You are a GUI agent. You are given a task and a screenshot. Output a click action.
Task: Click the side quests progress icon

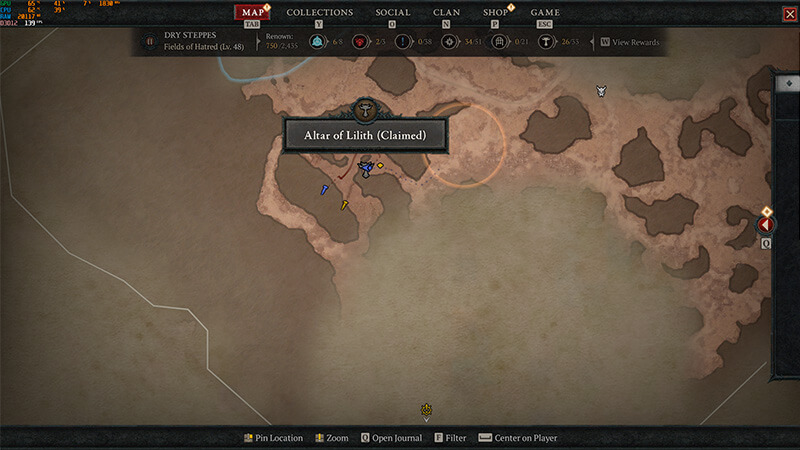402,42
